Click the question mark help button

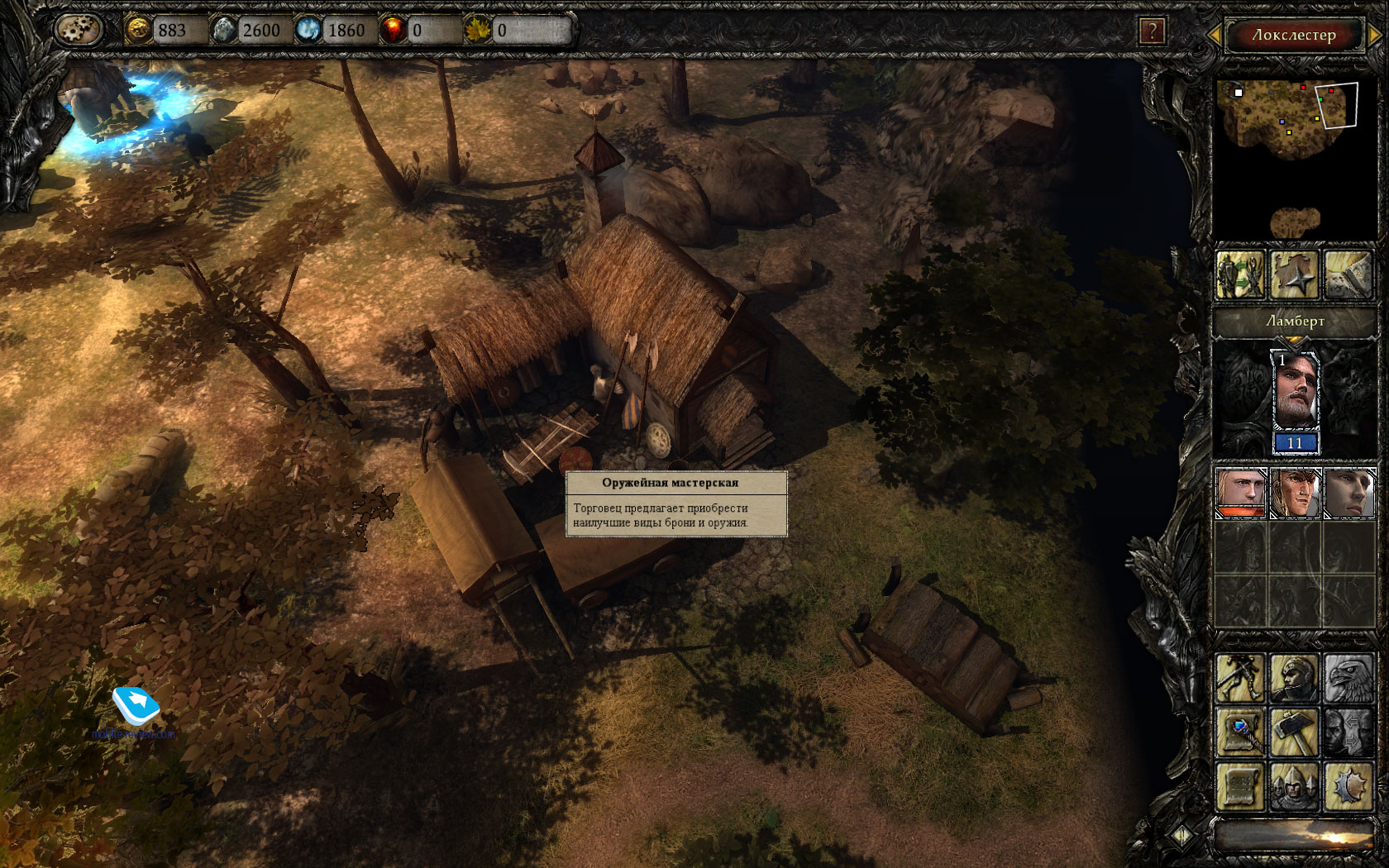point(1151,32)
